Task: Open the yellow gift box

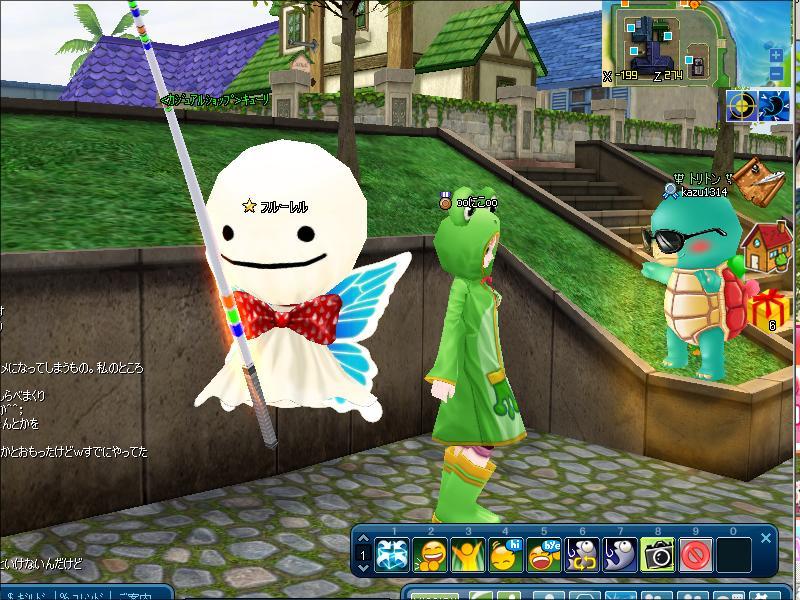Action: [772, 308]
